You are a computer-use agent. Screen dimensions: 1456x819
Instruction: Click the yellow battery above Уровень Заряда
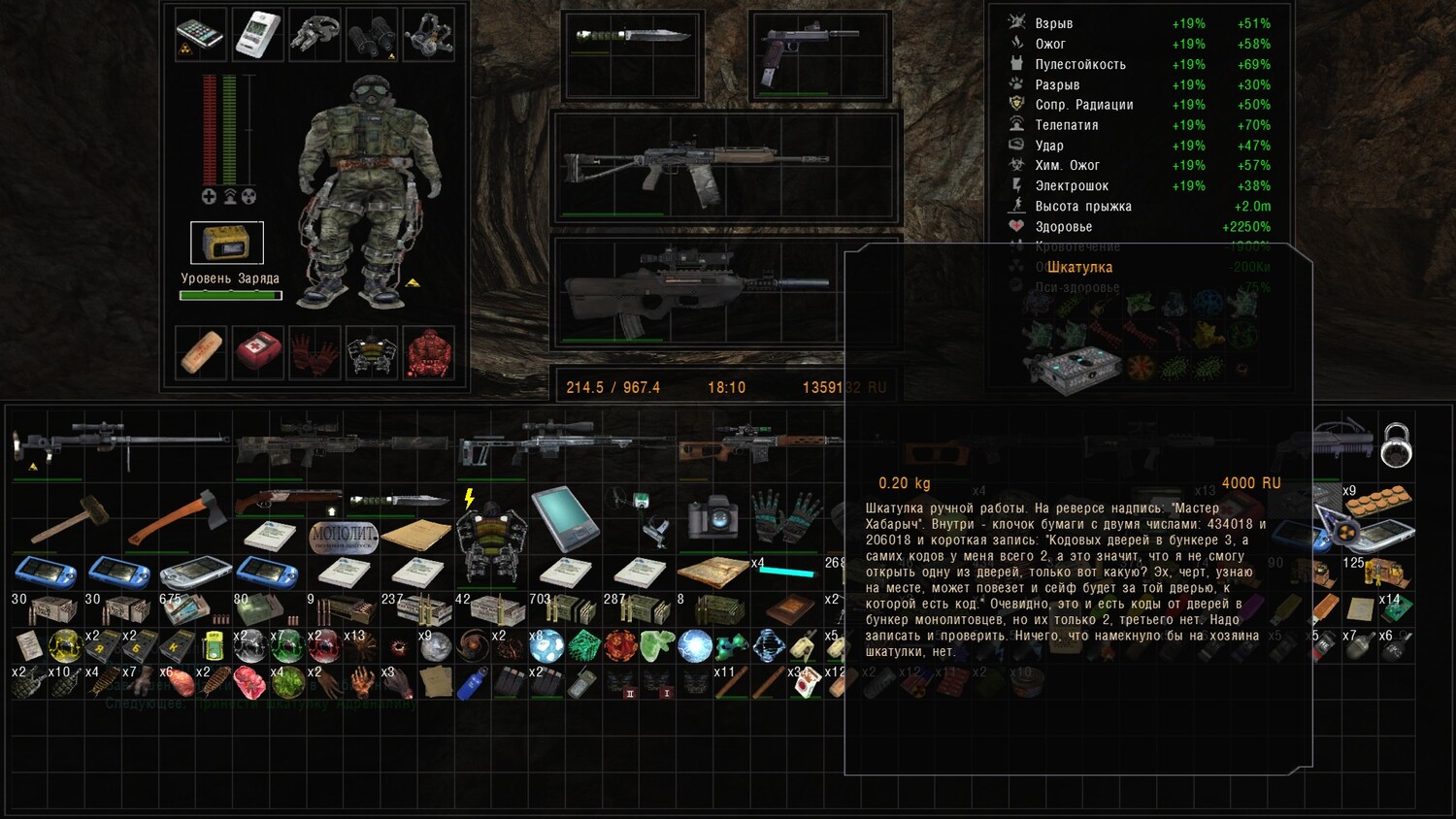point(226,243)
